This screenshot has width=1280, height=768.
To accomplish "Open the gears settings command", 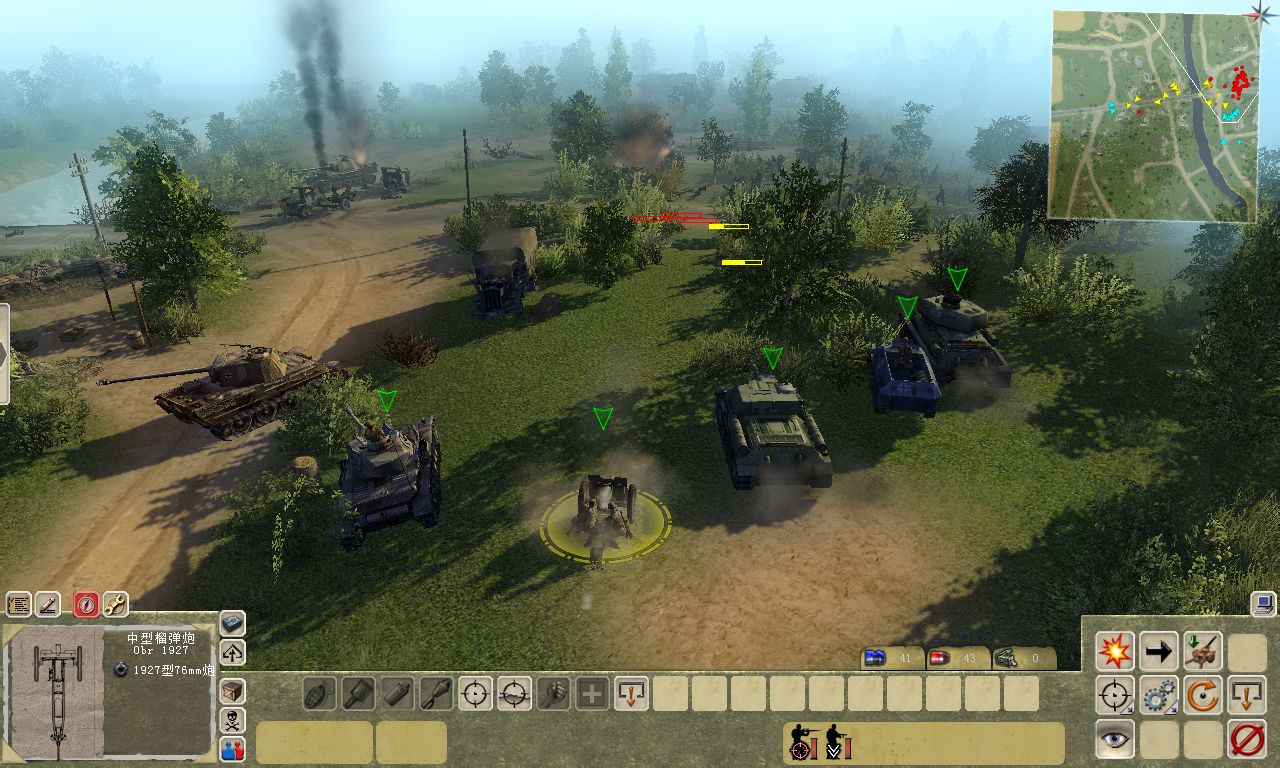I will (1158, 695).
